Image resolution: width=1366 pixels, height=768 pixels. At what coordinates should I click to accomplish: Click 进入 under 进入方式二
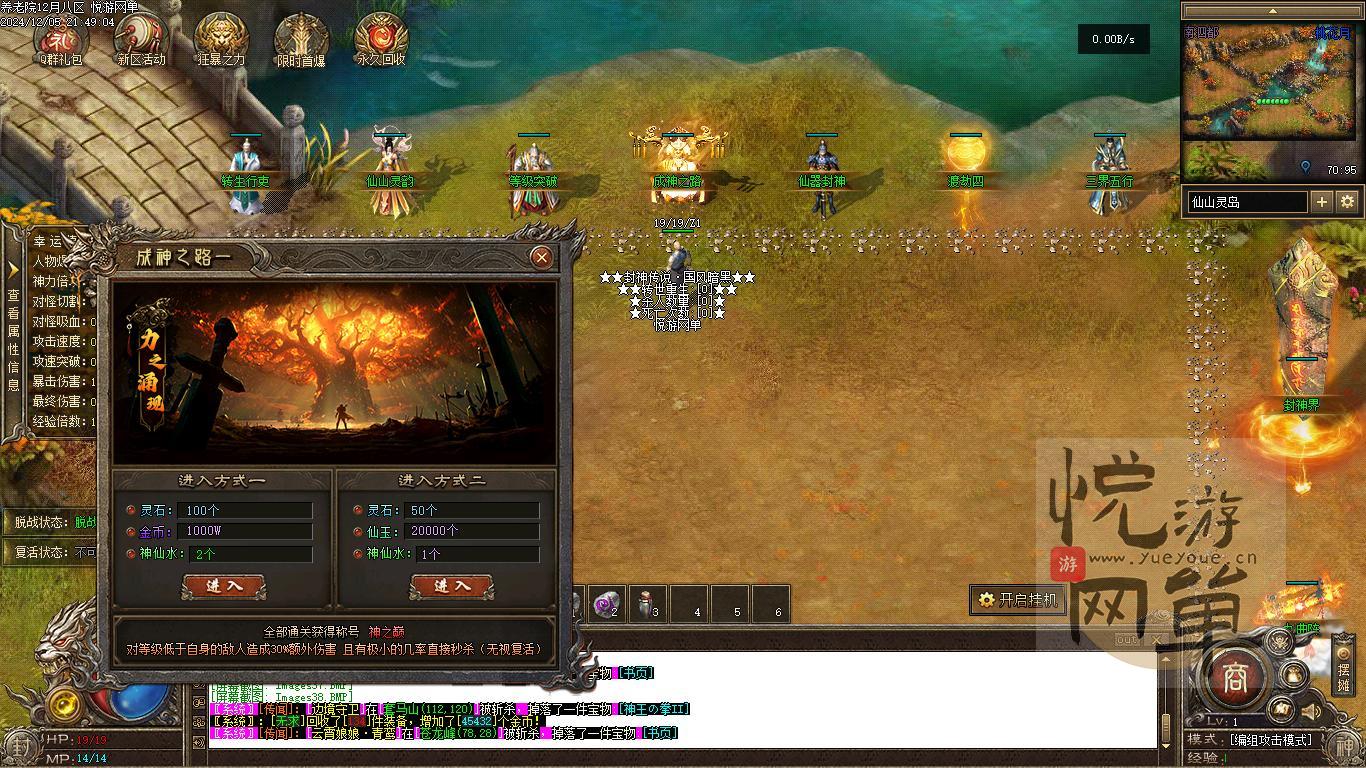pyautogui.click(x=451, y=586)
